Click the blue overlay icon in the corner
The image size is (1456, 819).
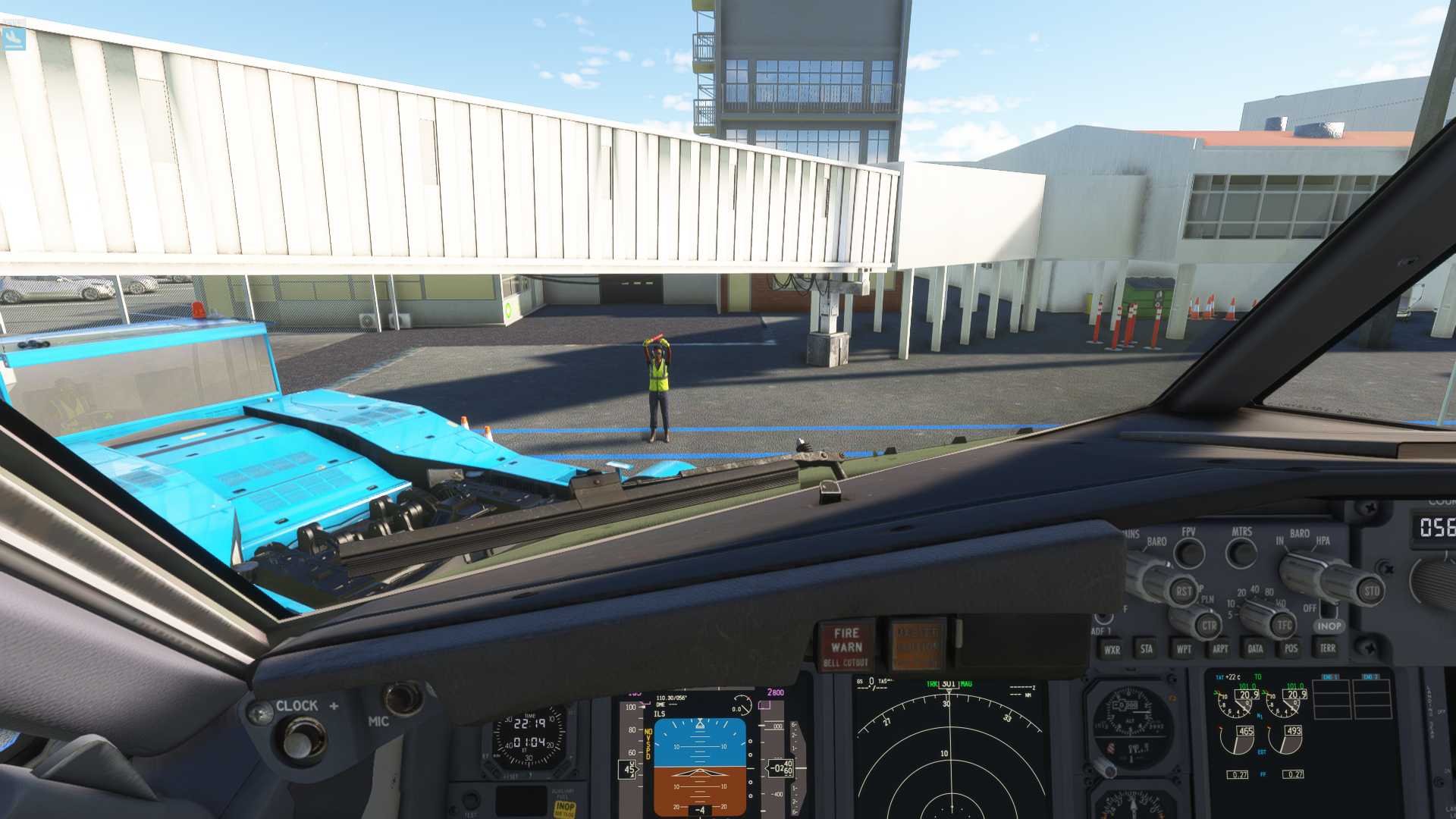[x=14, y=38]
